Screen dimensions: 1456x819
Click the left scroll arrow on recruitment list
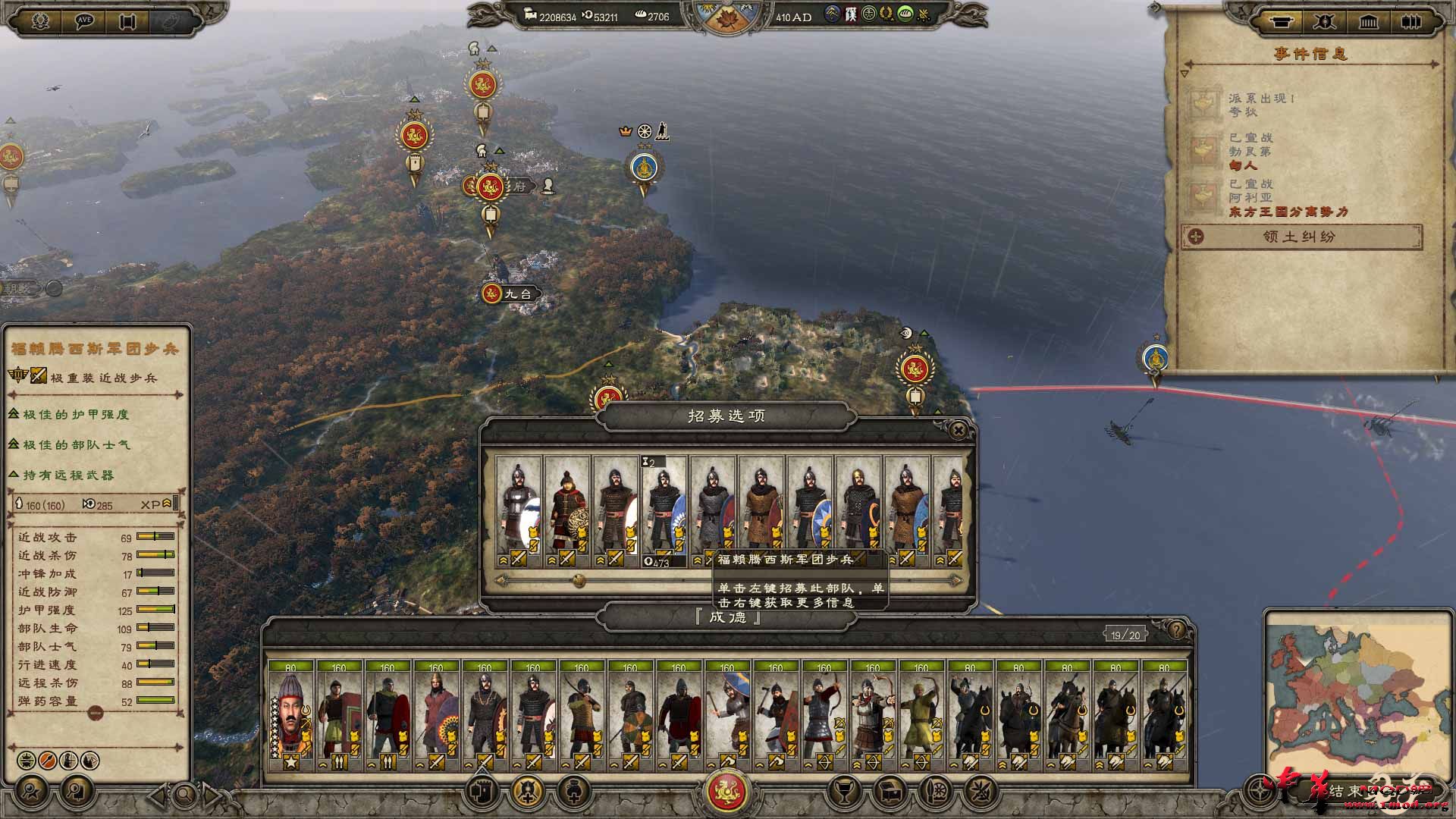(x=500, y=580)
